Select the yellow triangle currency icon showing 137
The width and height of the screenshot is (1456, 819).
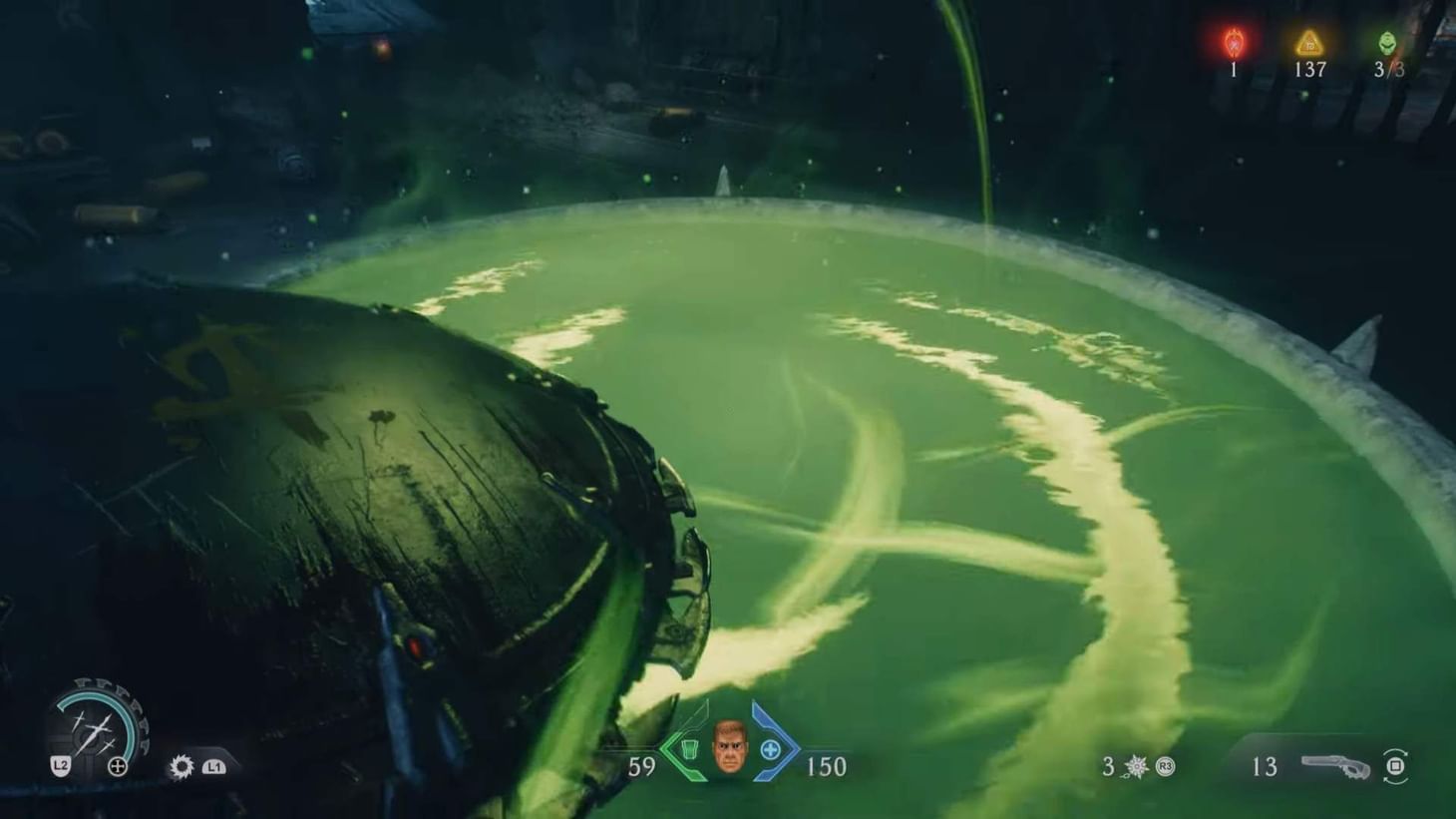[1308, 42]
